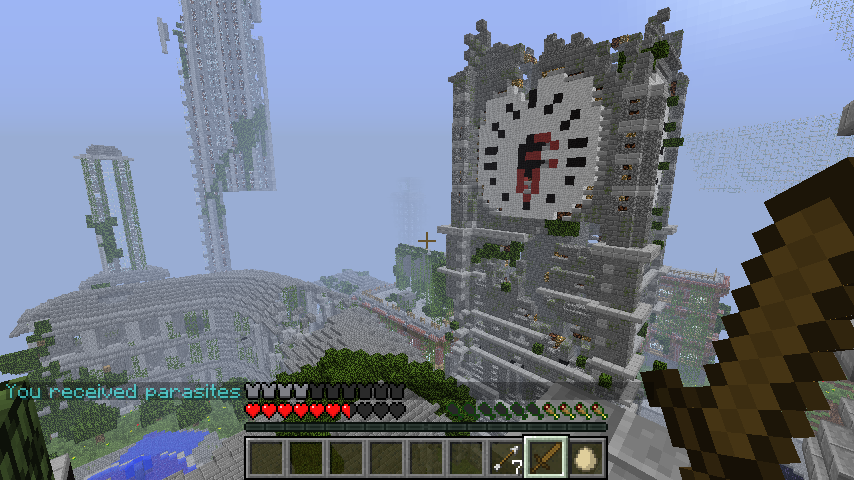Select the egg hotbar slot
Screen dimensions: 854x480
pyautogui.click(x=586, y=458)
